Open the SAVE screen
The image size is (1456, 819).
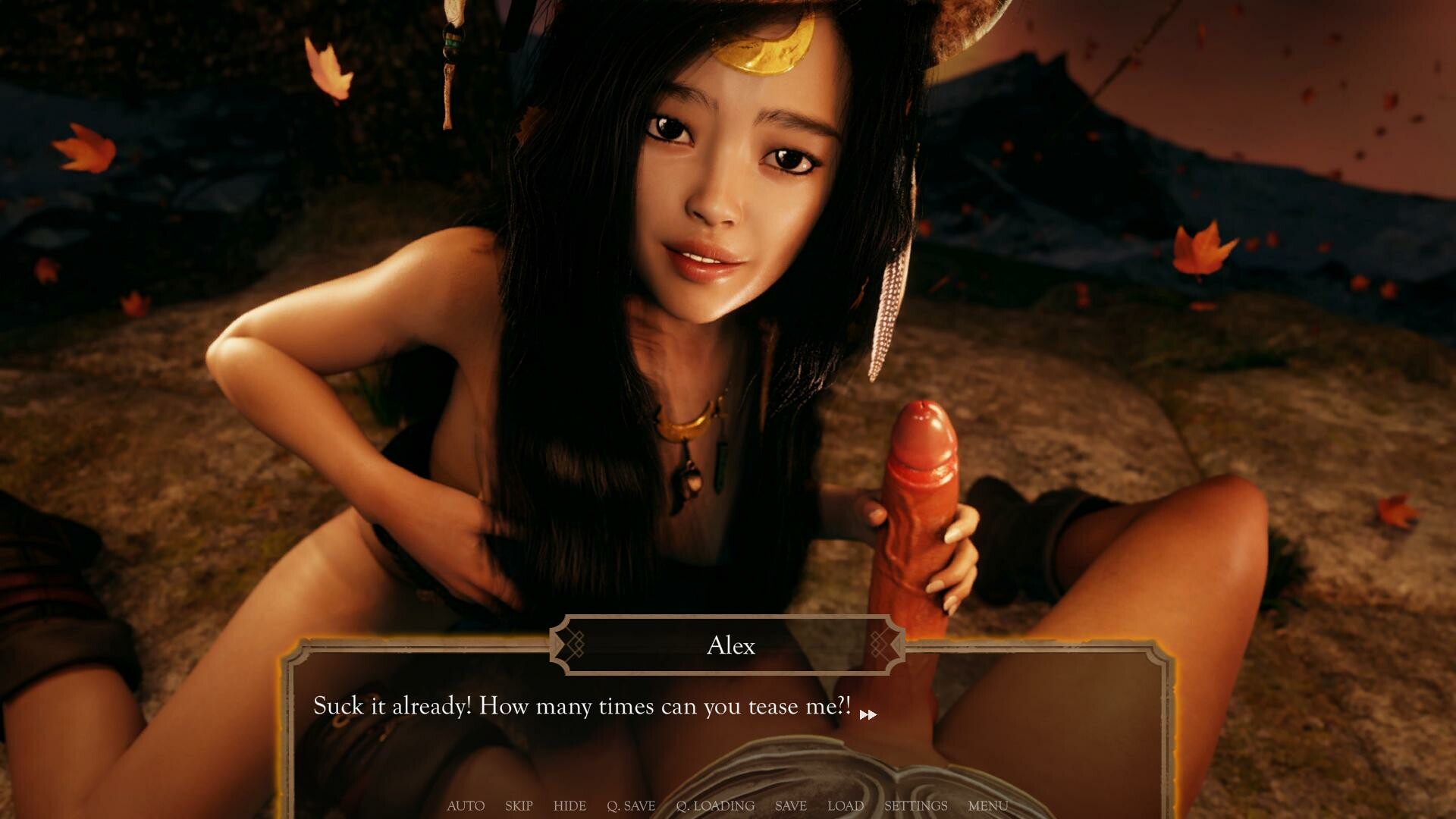point(791,806)
